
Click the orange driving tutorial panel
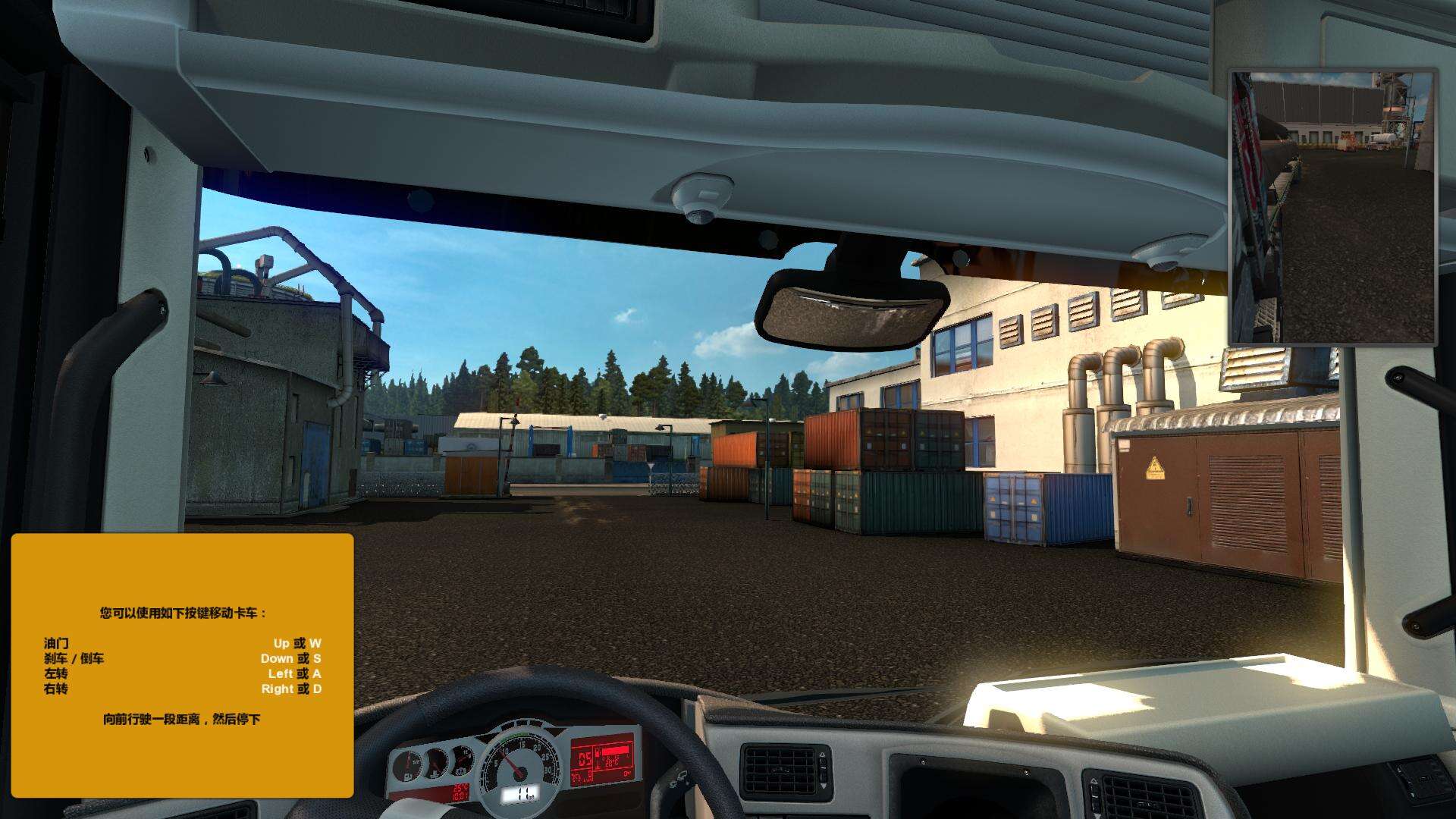[182, 665]
